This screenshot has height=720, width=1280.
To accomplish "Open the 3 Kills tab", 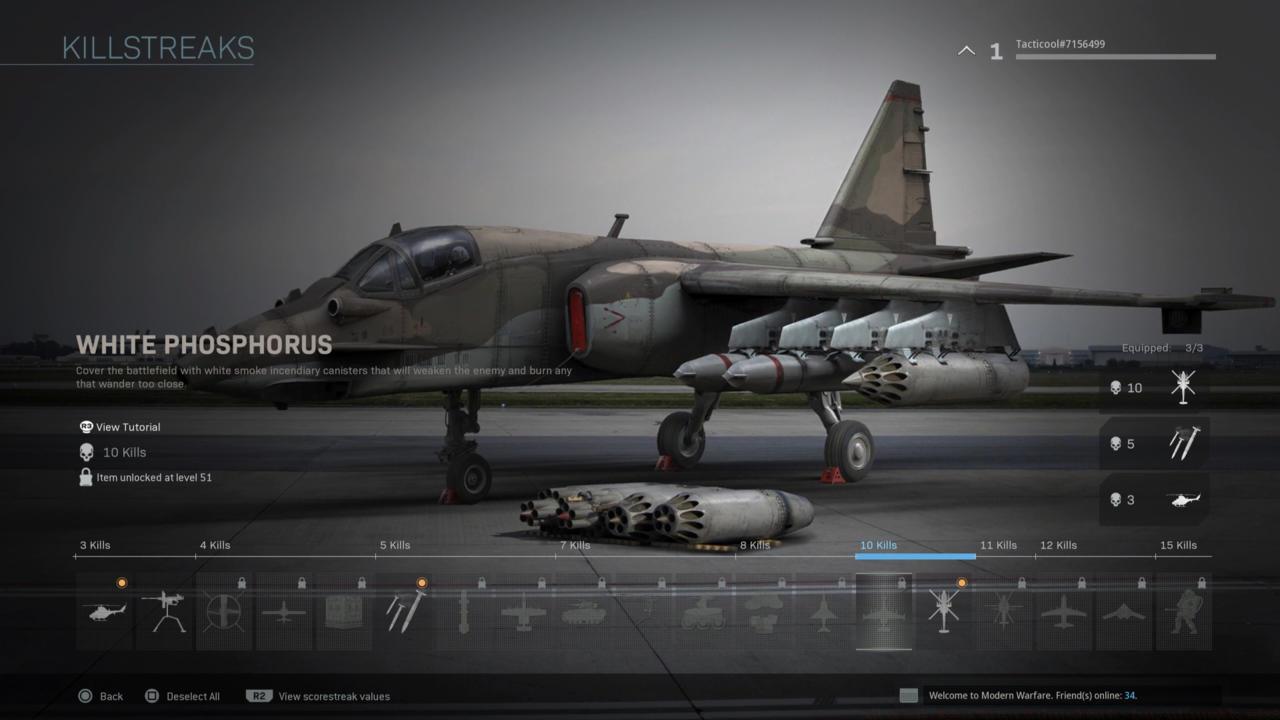I will pyautogui.click(x=95, y=545).
